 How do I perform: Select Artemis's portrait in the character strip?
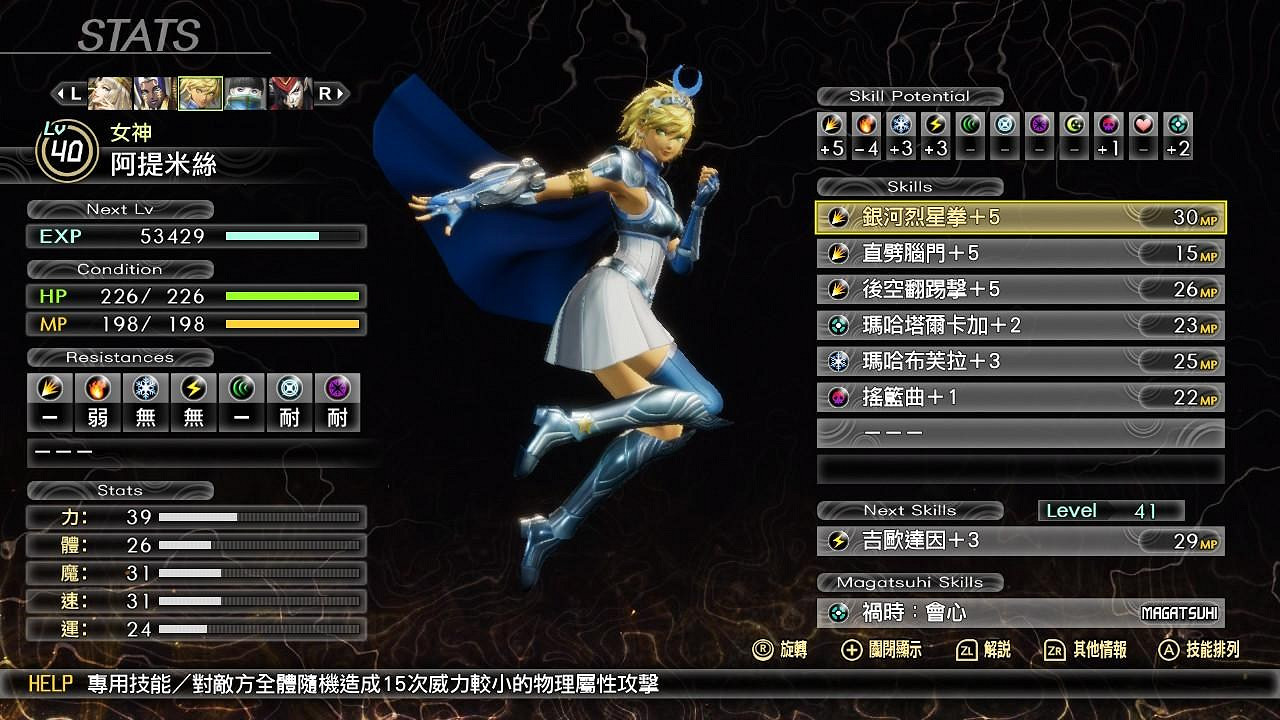200,93
